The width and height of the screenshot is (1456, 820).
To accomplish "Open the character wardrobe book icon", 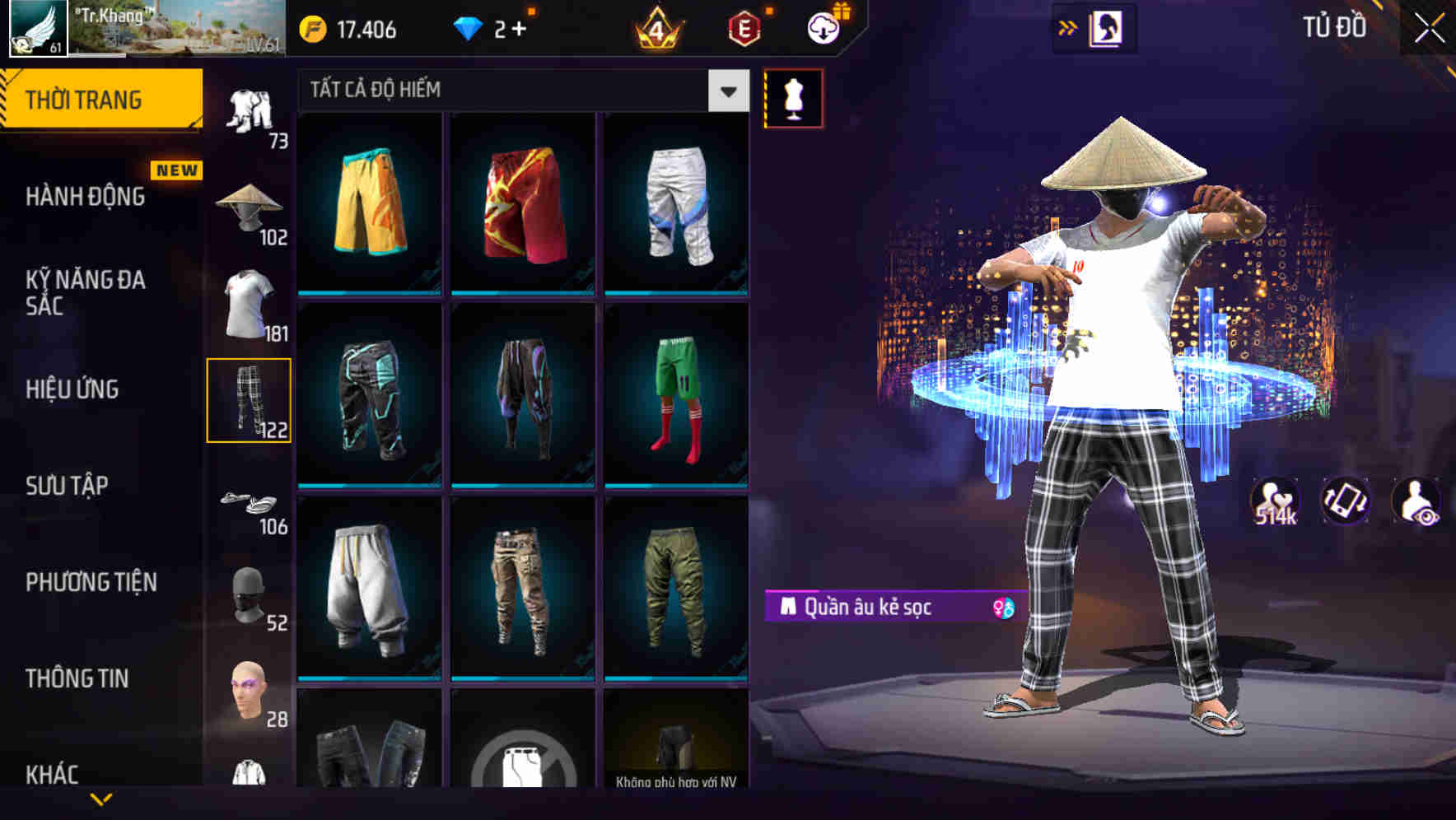I will (1104, 27).
